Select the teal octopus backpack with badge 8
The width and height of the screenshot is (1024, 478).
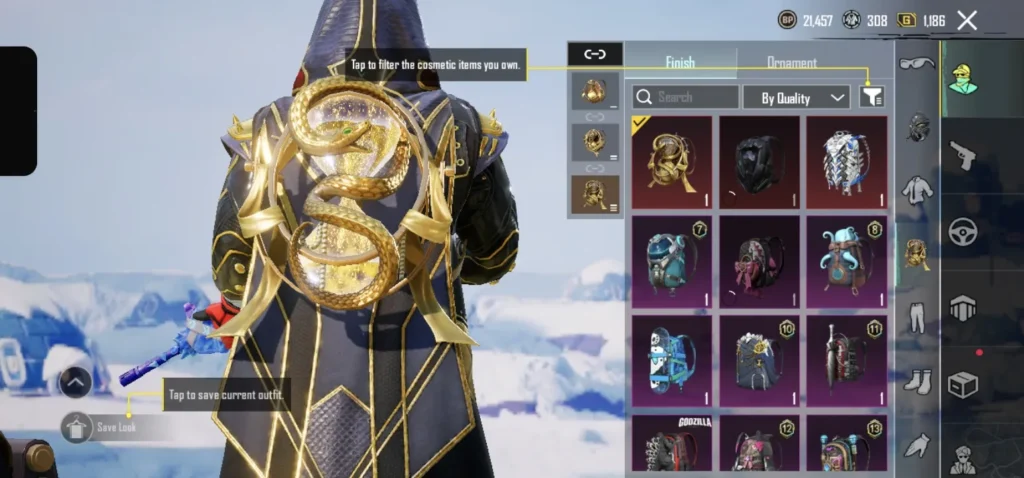(x=846, y=261)
